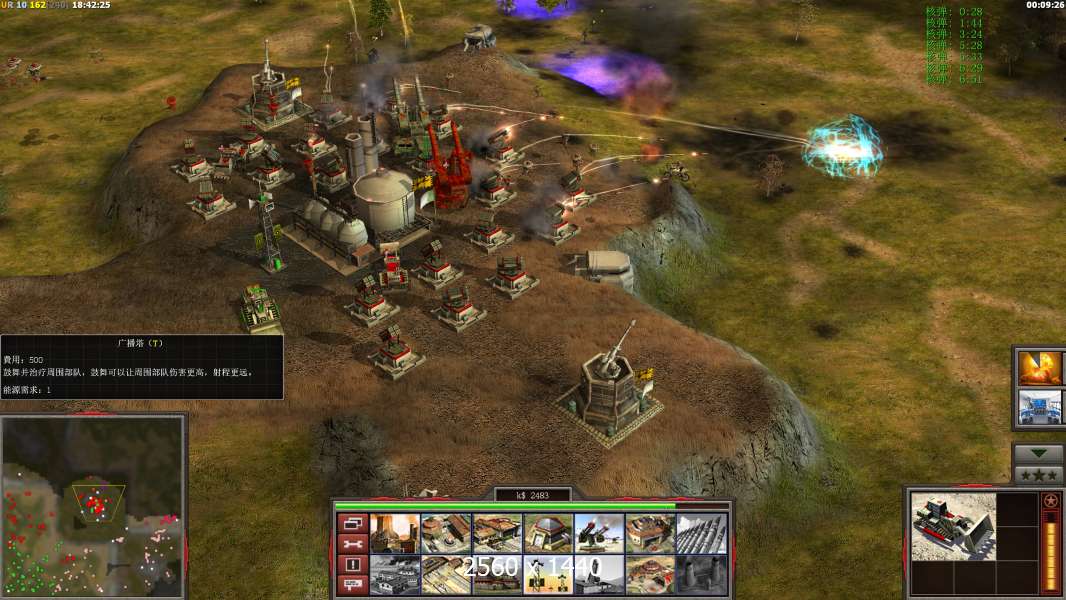The image size is (1066, 600).
Task: Activate the orange explosion power shortcut
Action: [1040, 367]
